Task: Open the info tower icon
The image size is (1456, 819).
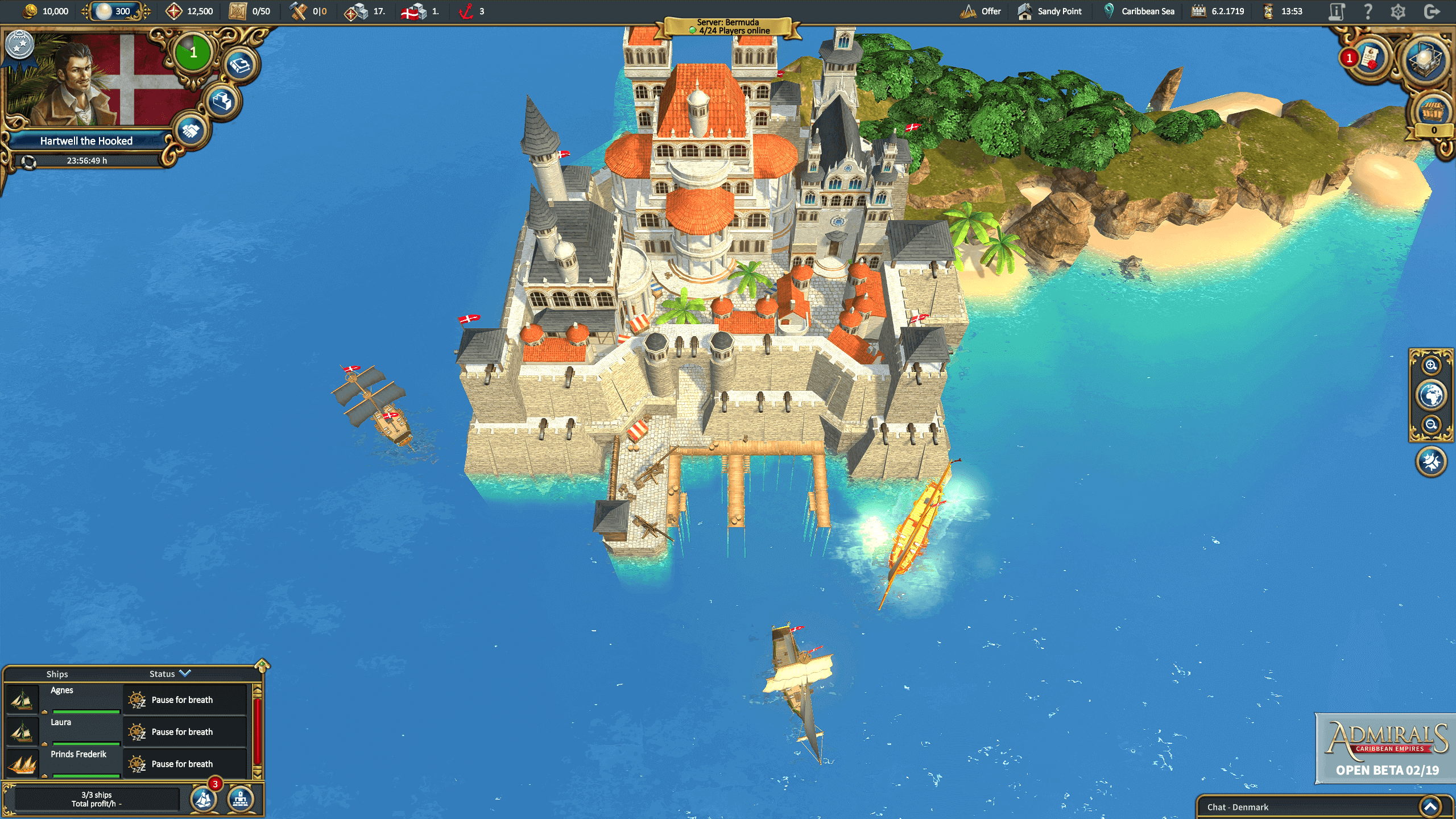Action: pos(1336,11)
